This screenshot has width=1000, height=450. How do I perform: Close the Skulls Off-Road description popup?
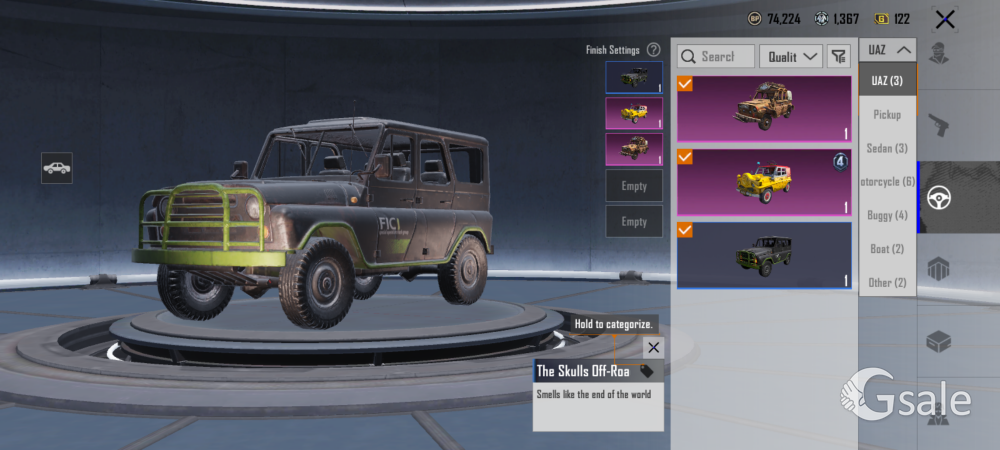tap(653, 347)
